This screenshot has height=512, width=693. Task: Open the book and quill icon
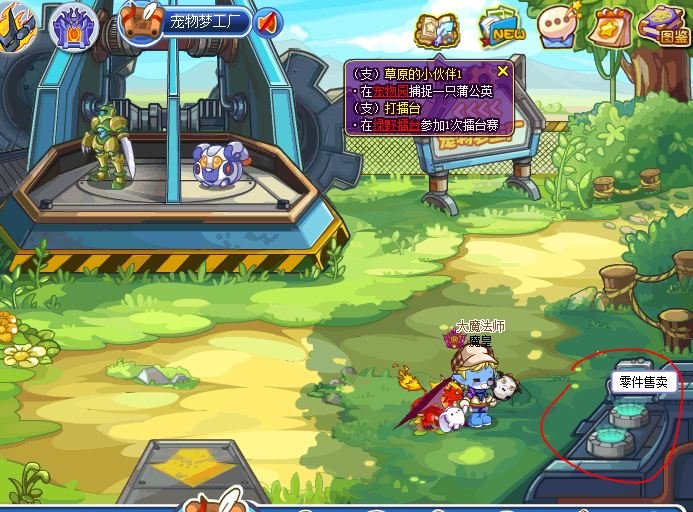(x=436, y=29)
